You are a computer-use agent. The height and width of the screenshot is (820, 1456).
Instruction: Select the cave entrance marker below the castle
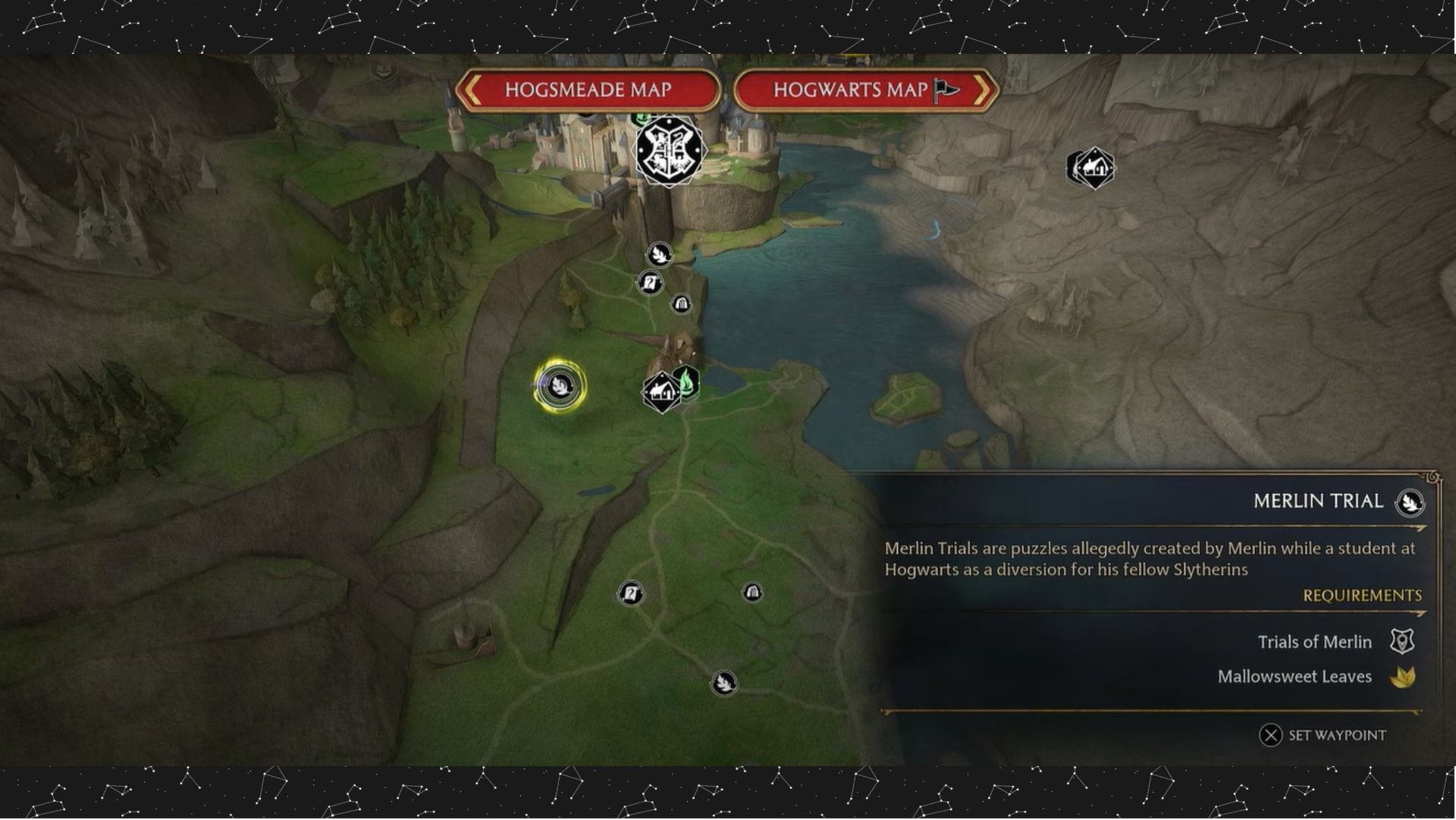(681, 303)
